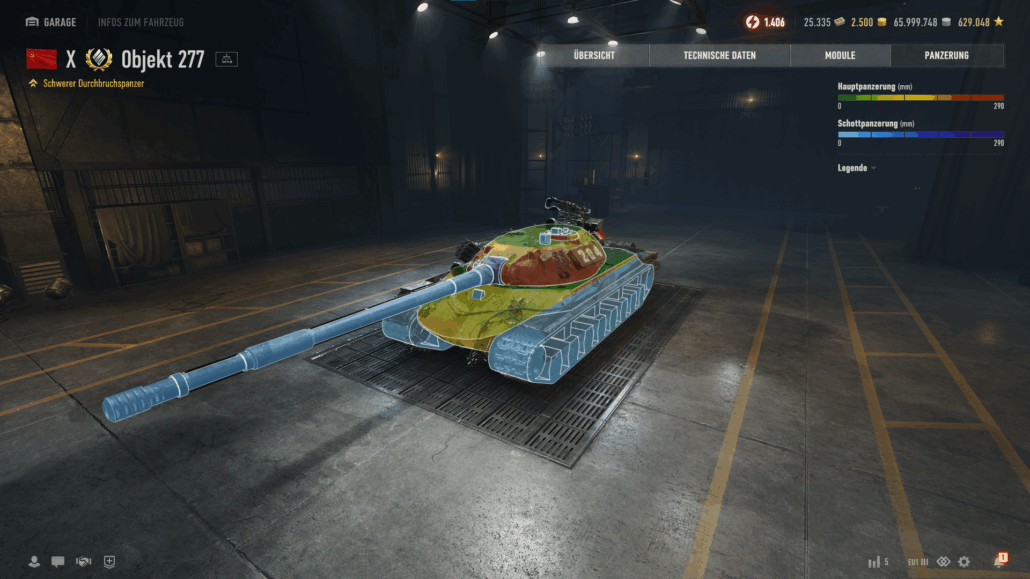Click the double-diamond icon beside the gear
Image resolution: width=1030 pixels, height=579 pixels.
pos(943,562)
